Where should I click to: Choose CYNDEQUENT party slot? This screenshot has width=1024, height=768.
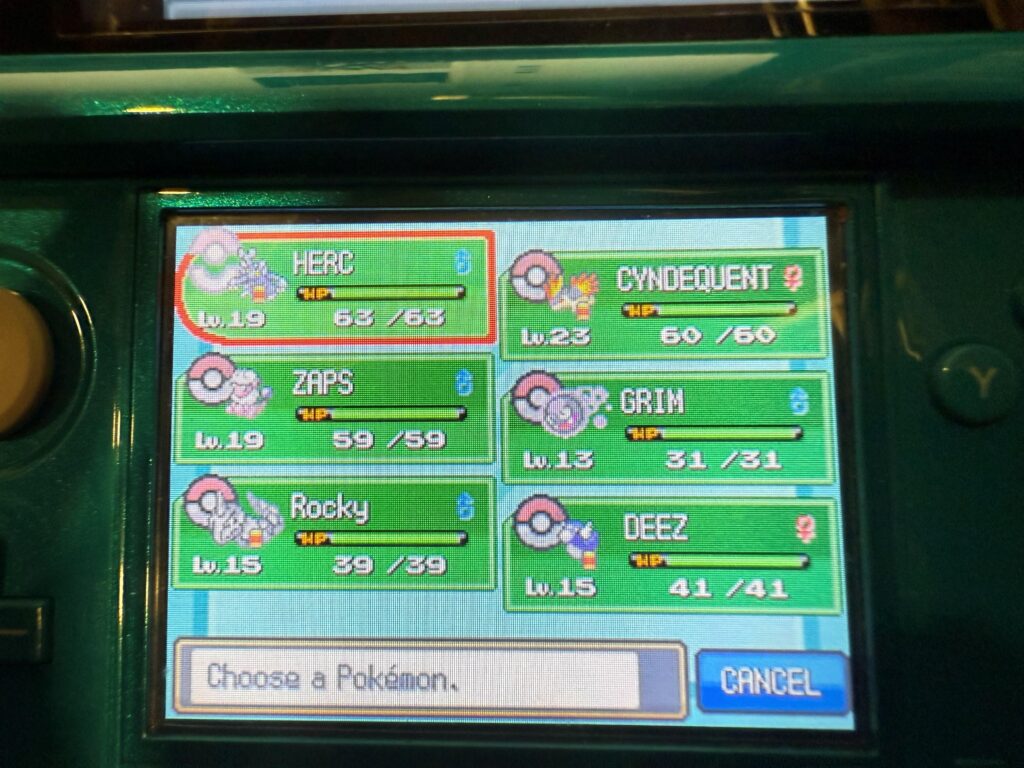click(x=665, y=303)
